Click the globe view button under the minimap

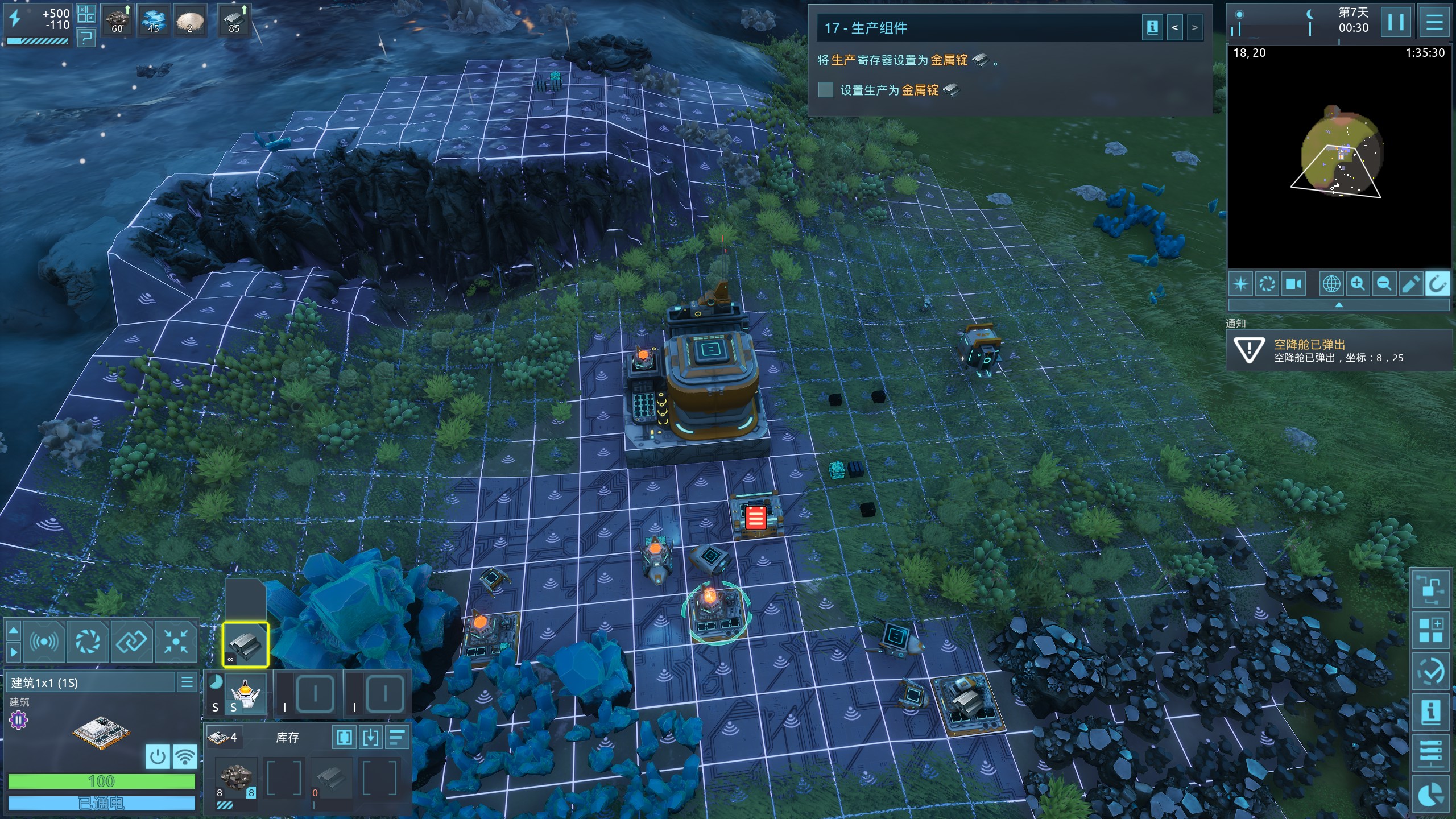[x=1331, y=284]
